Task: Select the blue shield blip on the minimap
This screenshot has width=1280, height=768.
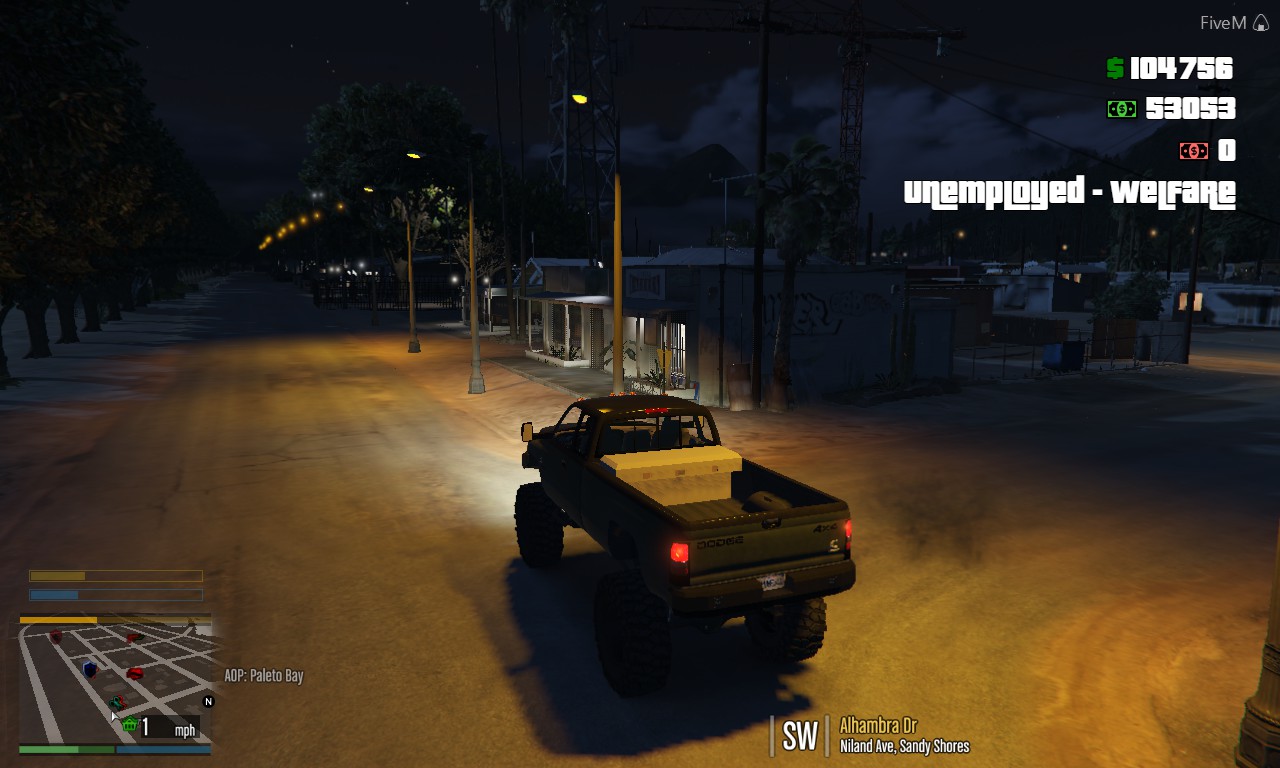Action: point(90,670)
